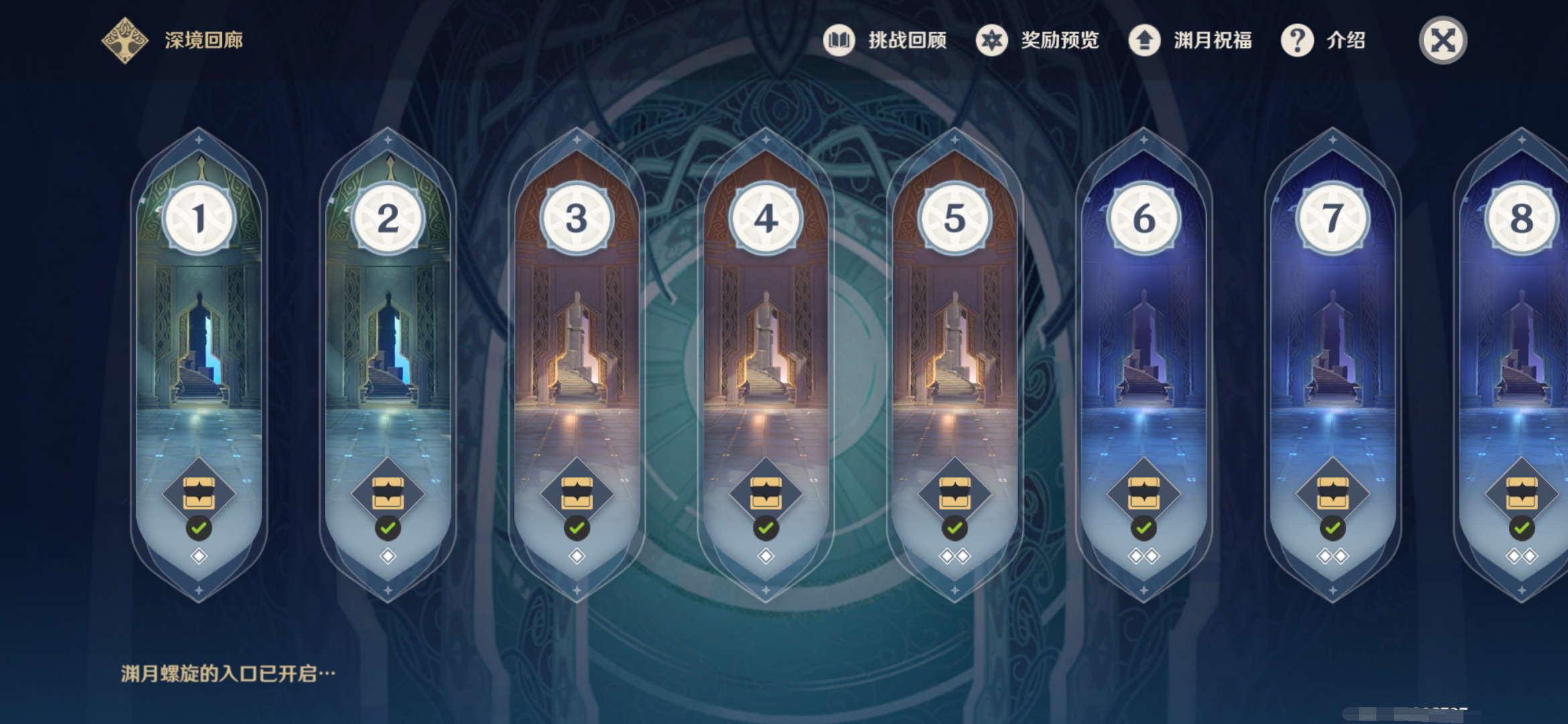Close the Abyss Corridor screen
This screenshot has height=724, width=1568.
click(x=1443, y=40)
